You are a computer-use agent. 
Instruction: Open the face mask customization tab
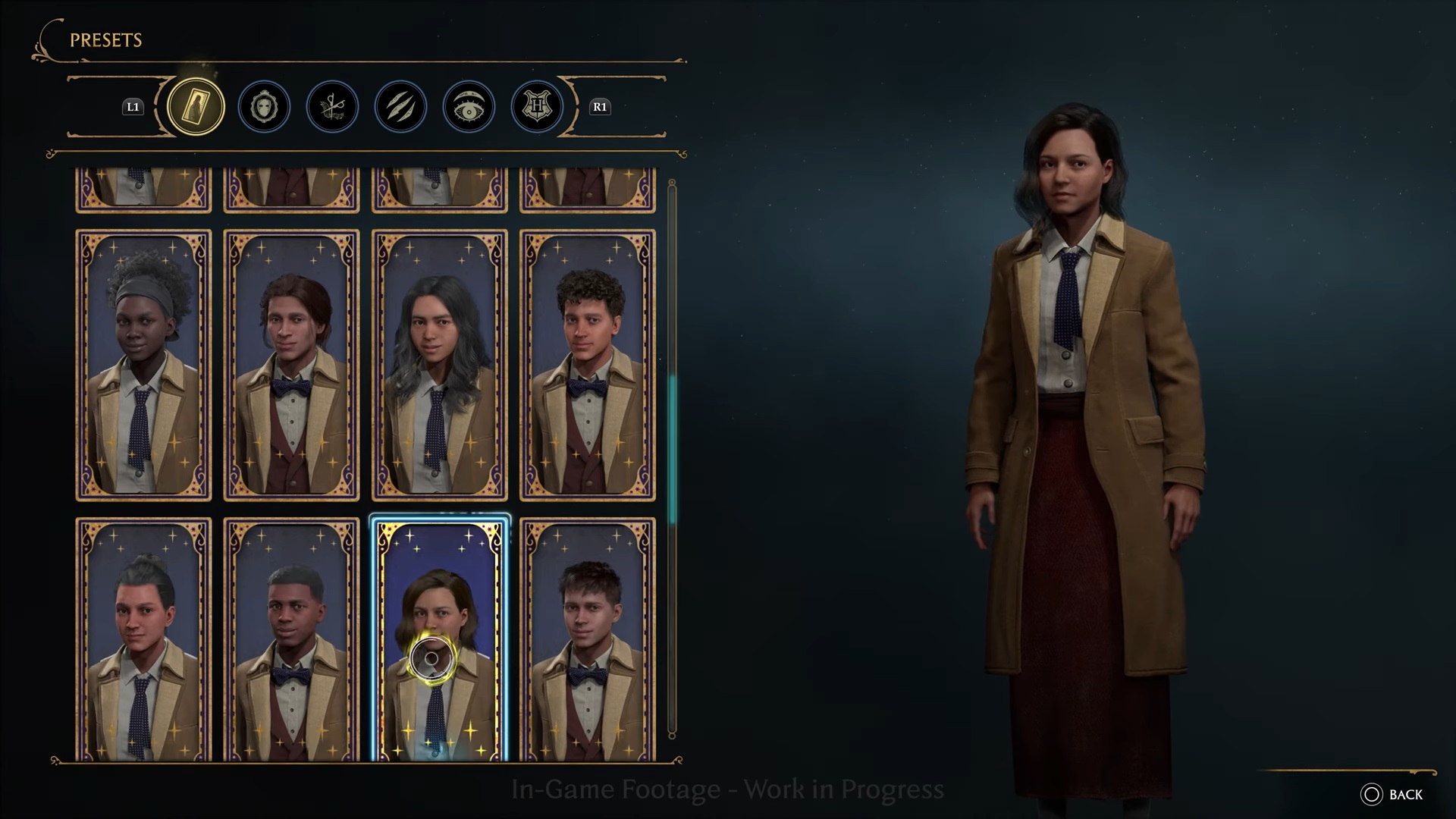264,107
